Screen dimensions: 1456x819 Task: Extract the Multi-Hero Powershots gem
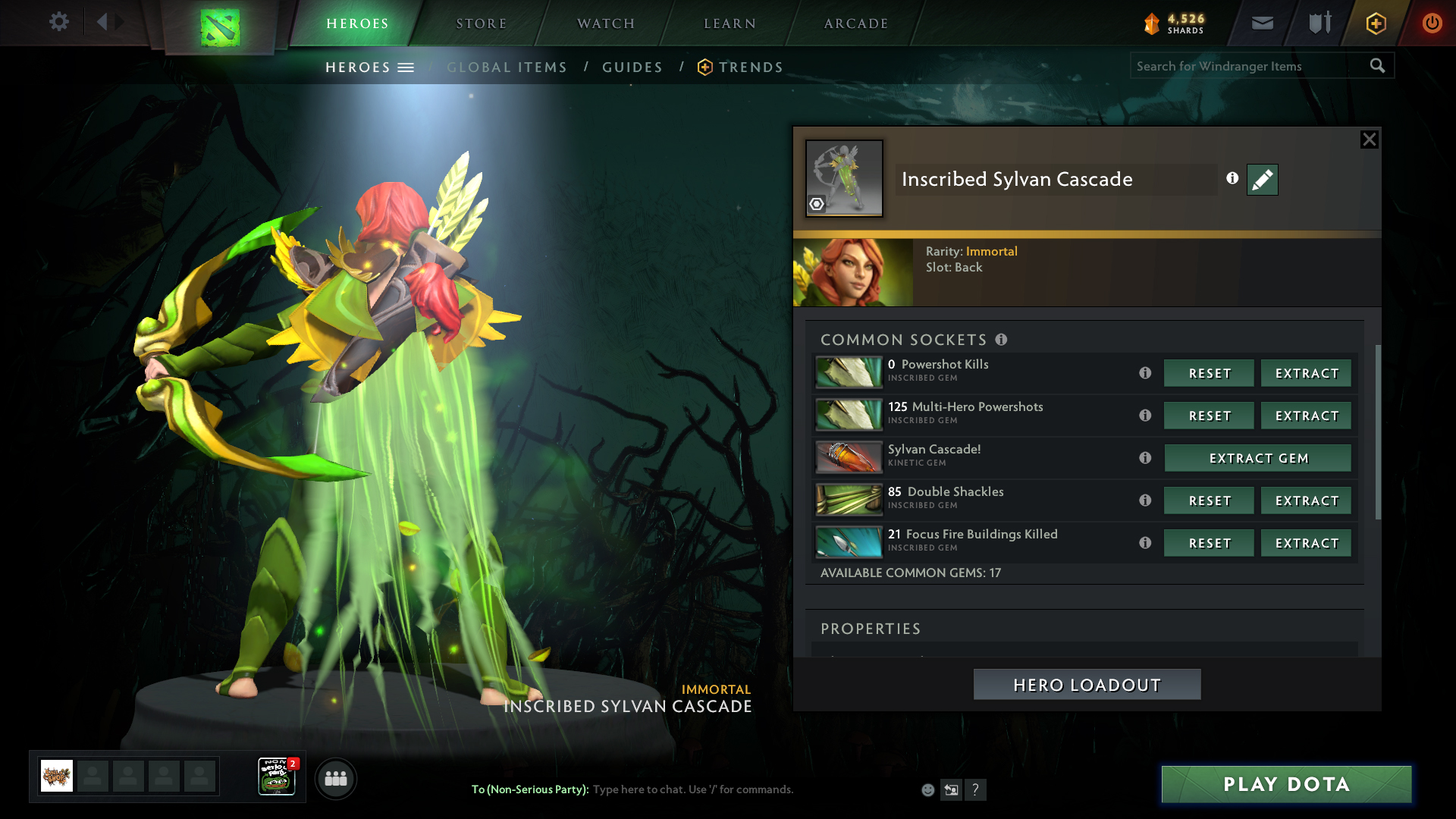(1306, 416)
